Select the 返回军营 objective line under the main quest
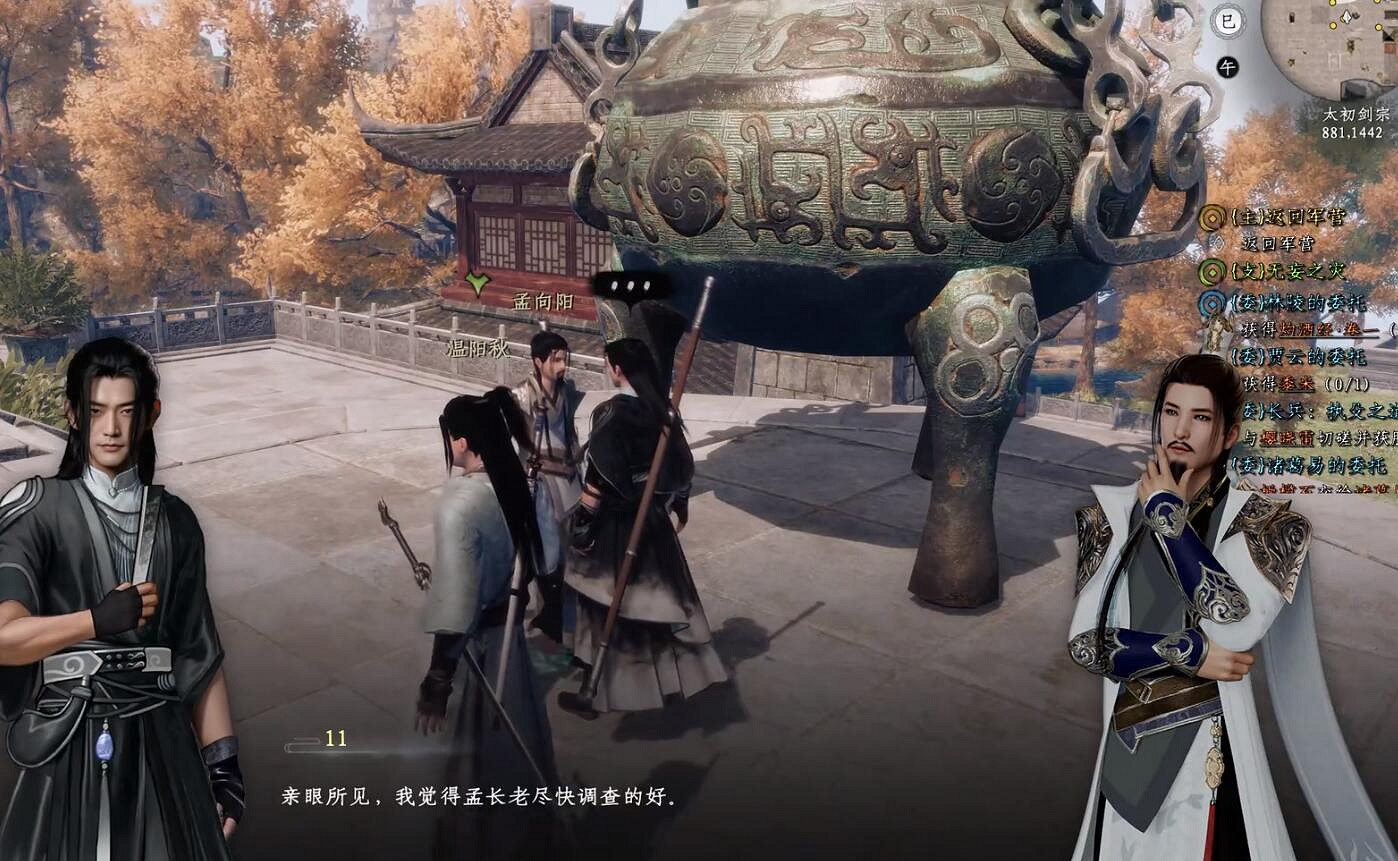 (1278, 242)
